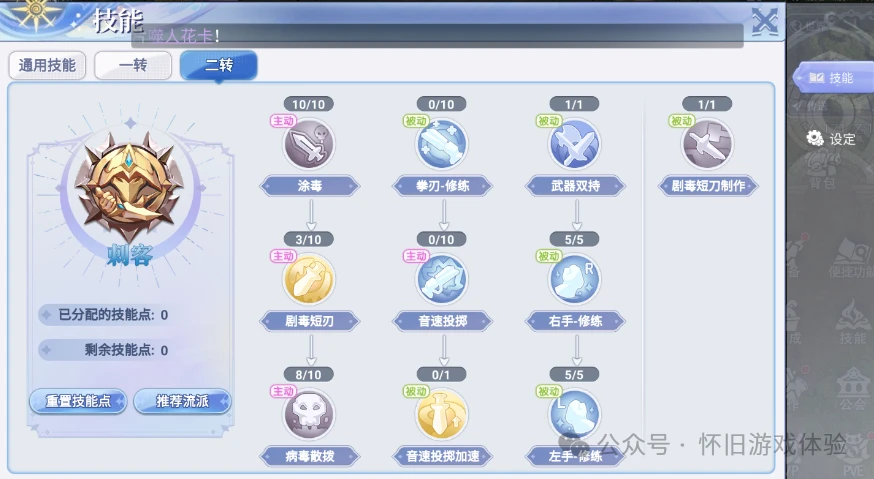Choose the 左手-修练 passive skill

pyautogui.click(x=574, y=414)
